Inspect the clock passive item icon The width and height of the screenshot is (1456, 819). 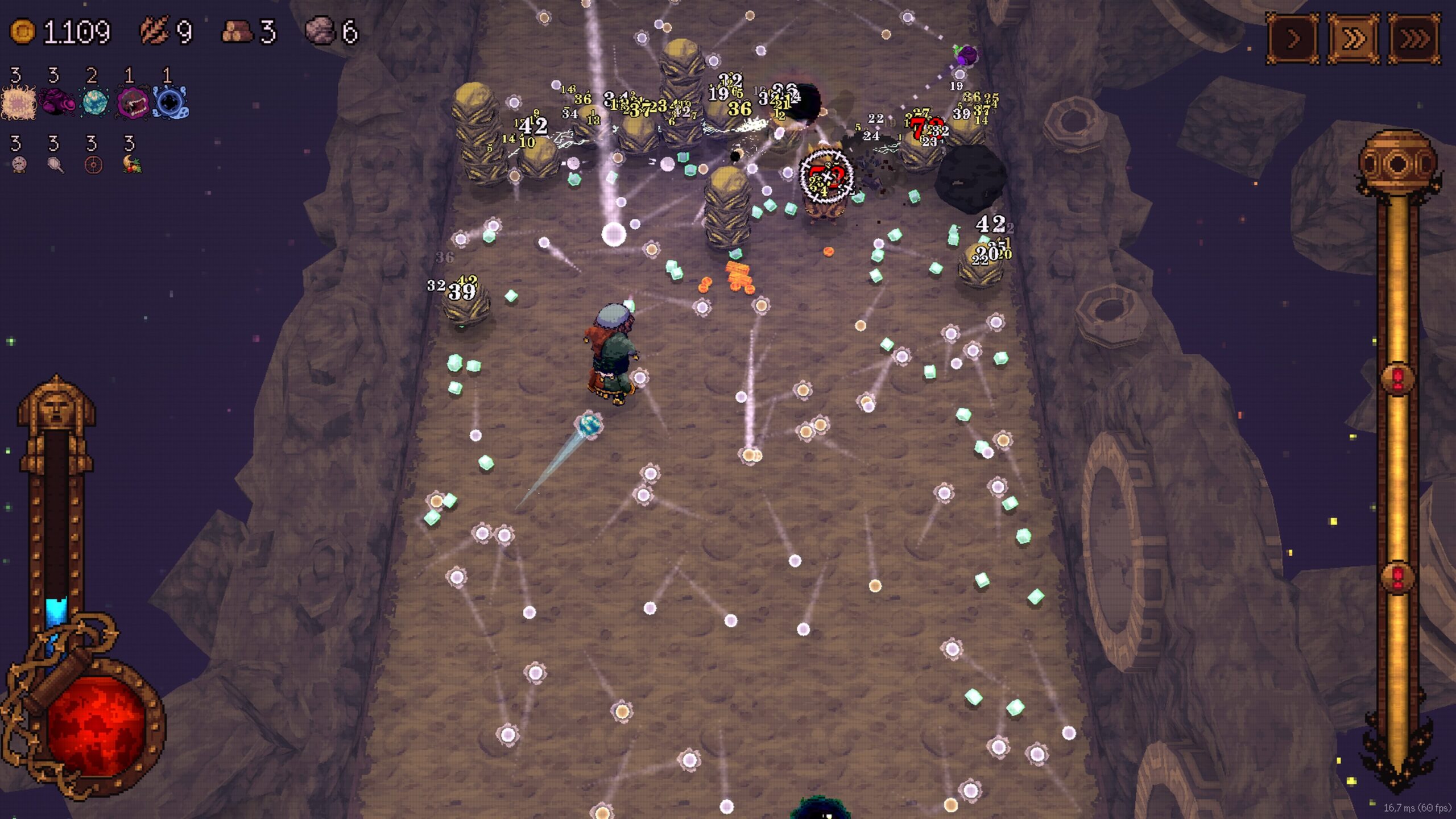point(19,164)
